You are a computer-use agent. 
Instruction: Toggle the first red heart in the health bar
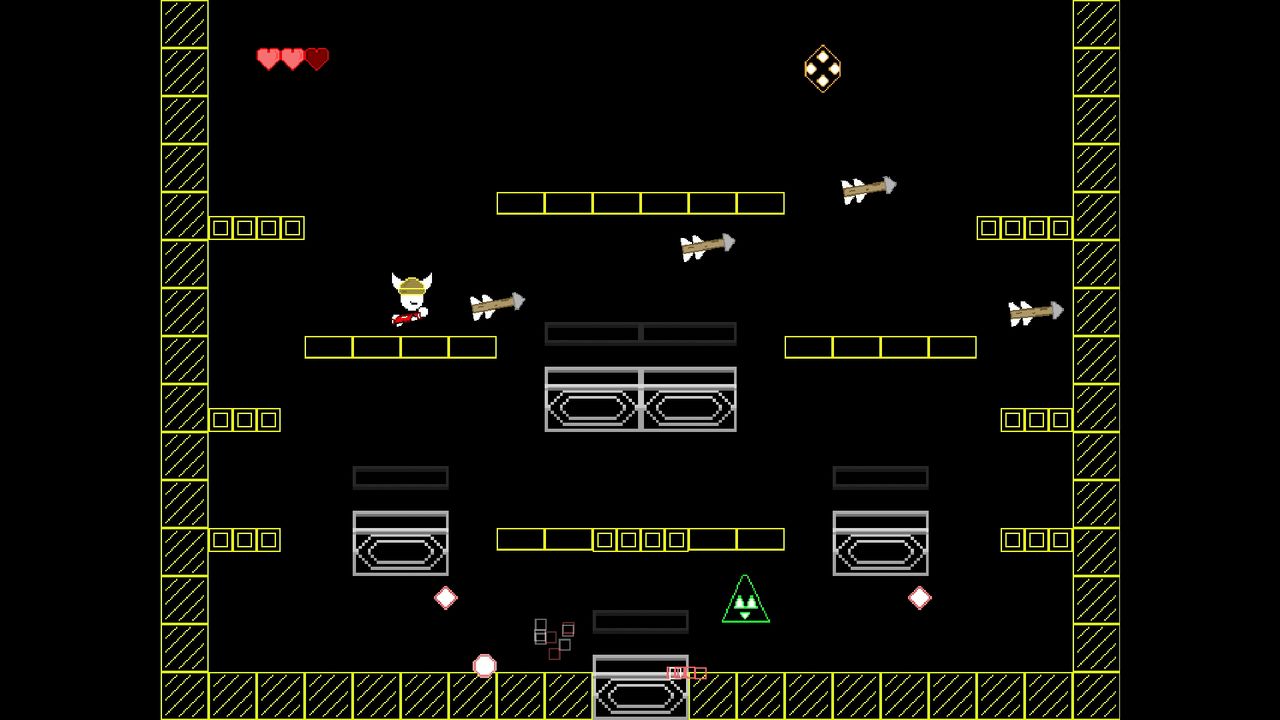tap(267, 59)
